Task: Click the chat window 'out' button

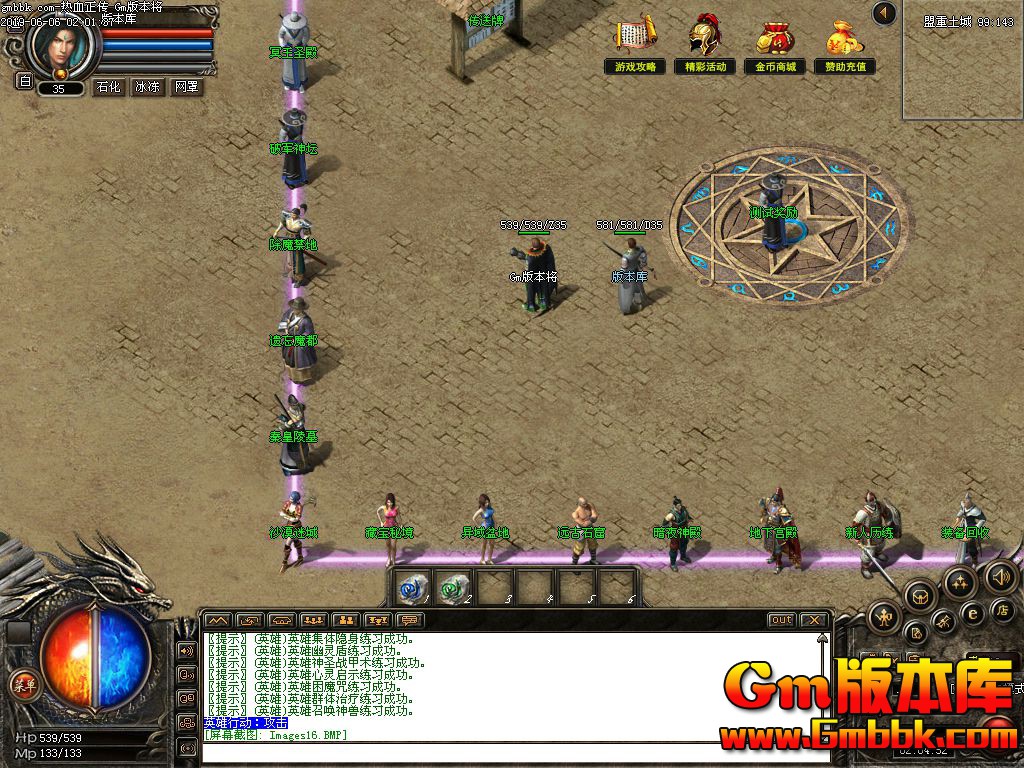Action: click(x=782, y=620)
